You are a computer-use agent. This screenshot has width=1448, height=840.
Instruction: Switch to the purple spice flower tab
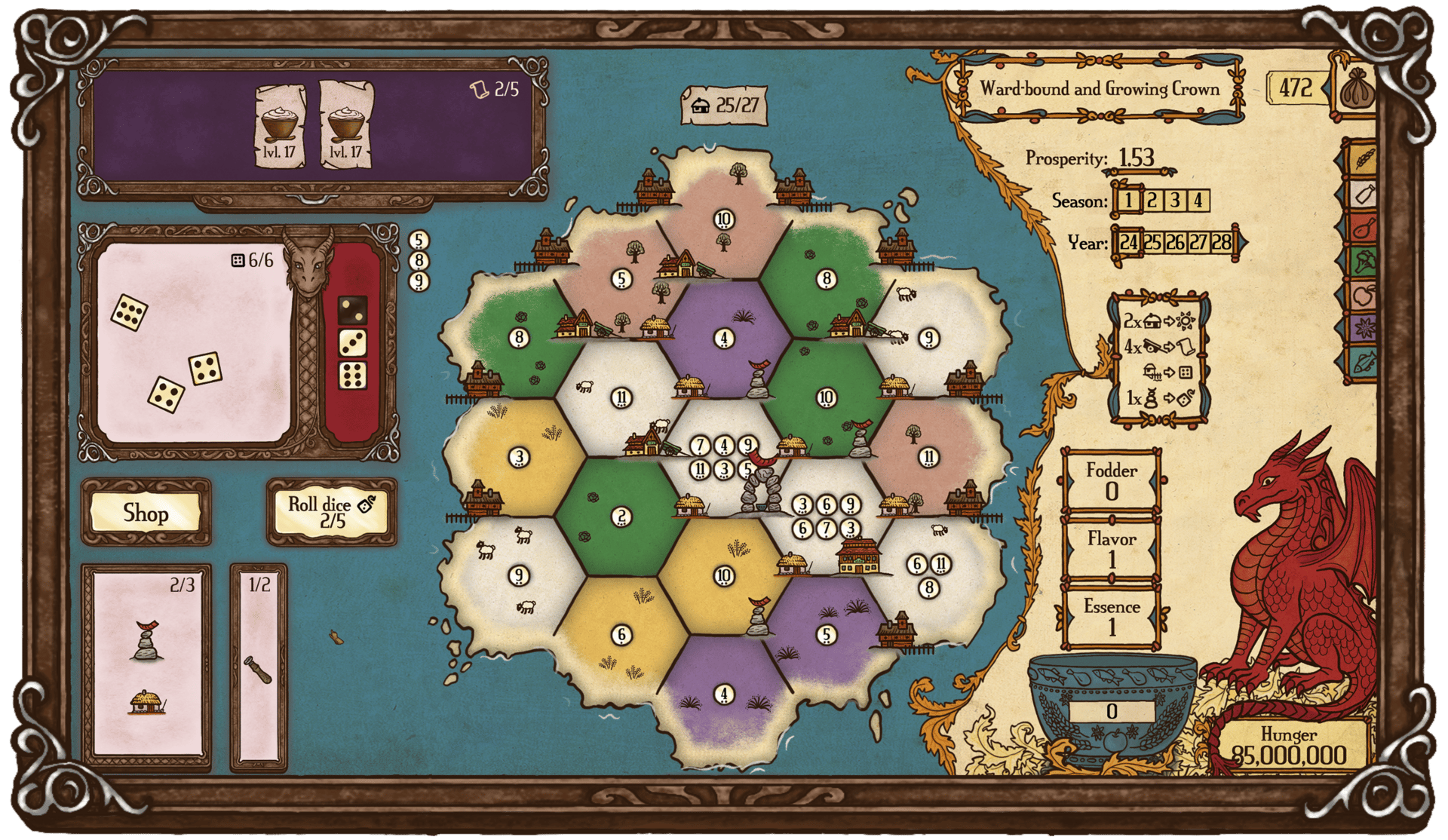[x=1364, y=329]
